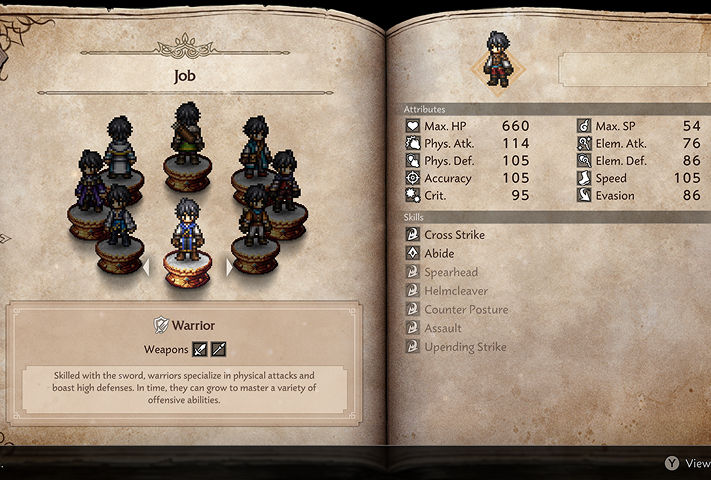Viewport: 711px width, 480px height.
Task: Choose the Upending Strike skill
Action: 464,347
